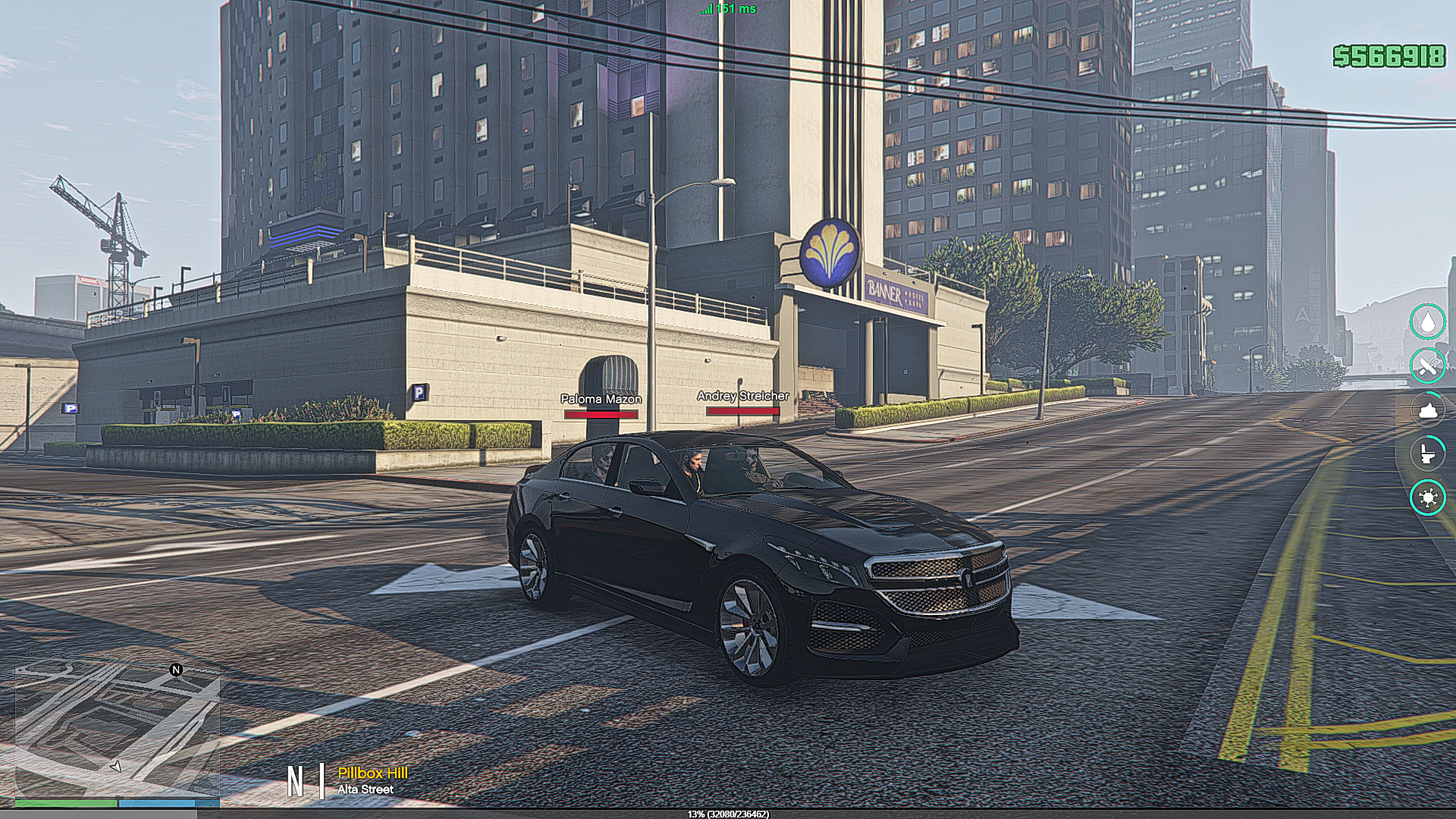Click the toilet status icon
Viewport: 1456px width, 819px height.
click(1427, 453)
